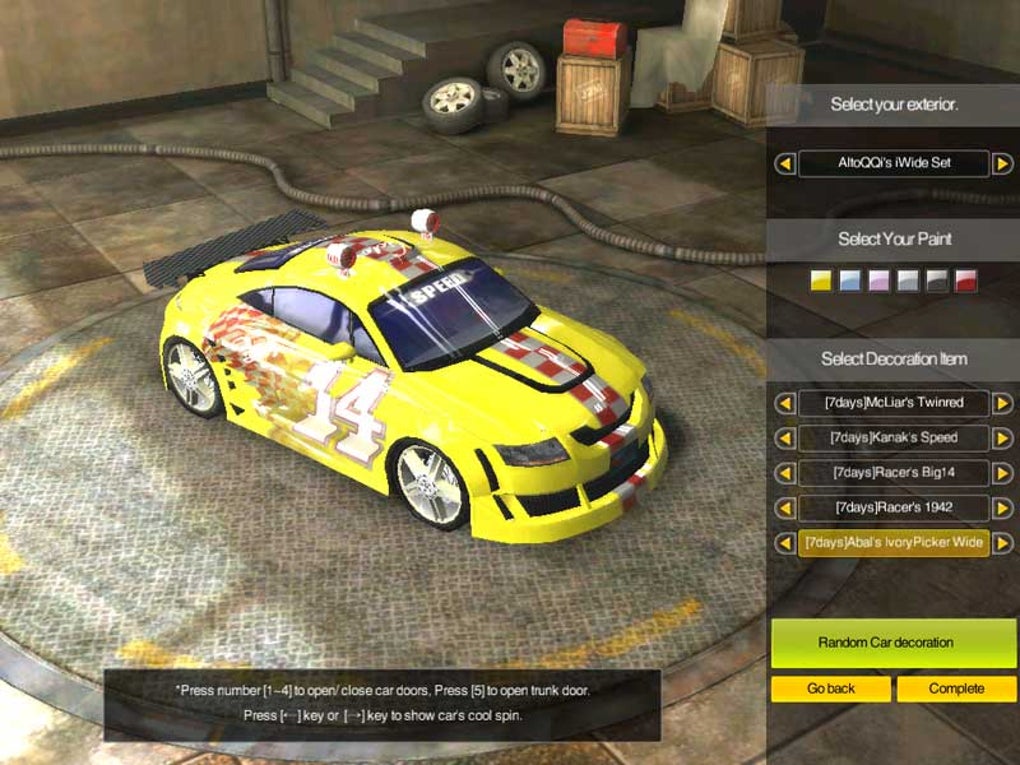Click left arrow beside Abal's IvoryPicker Wide
Image resolution: width=1020 pixels, height=765 pixels.
(785, 543)
